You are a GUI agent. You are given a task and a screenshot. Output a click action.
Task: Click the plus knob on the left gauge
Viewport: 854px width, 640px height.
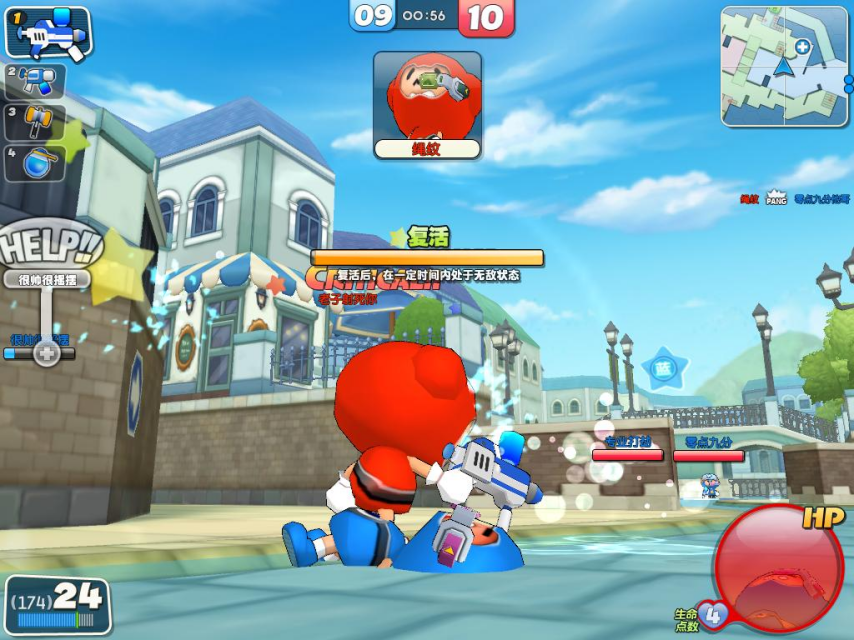46,353
